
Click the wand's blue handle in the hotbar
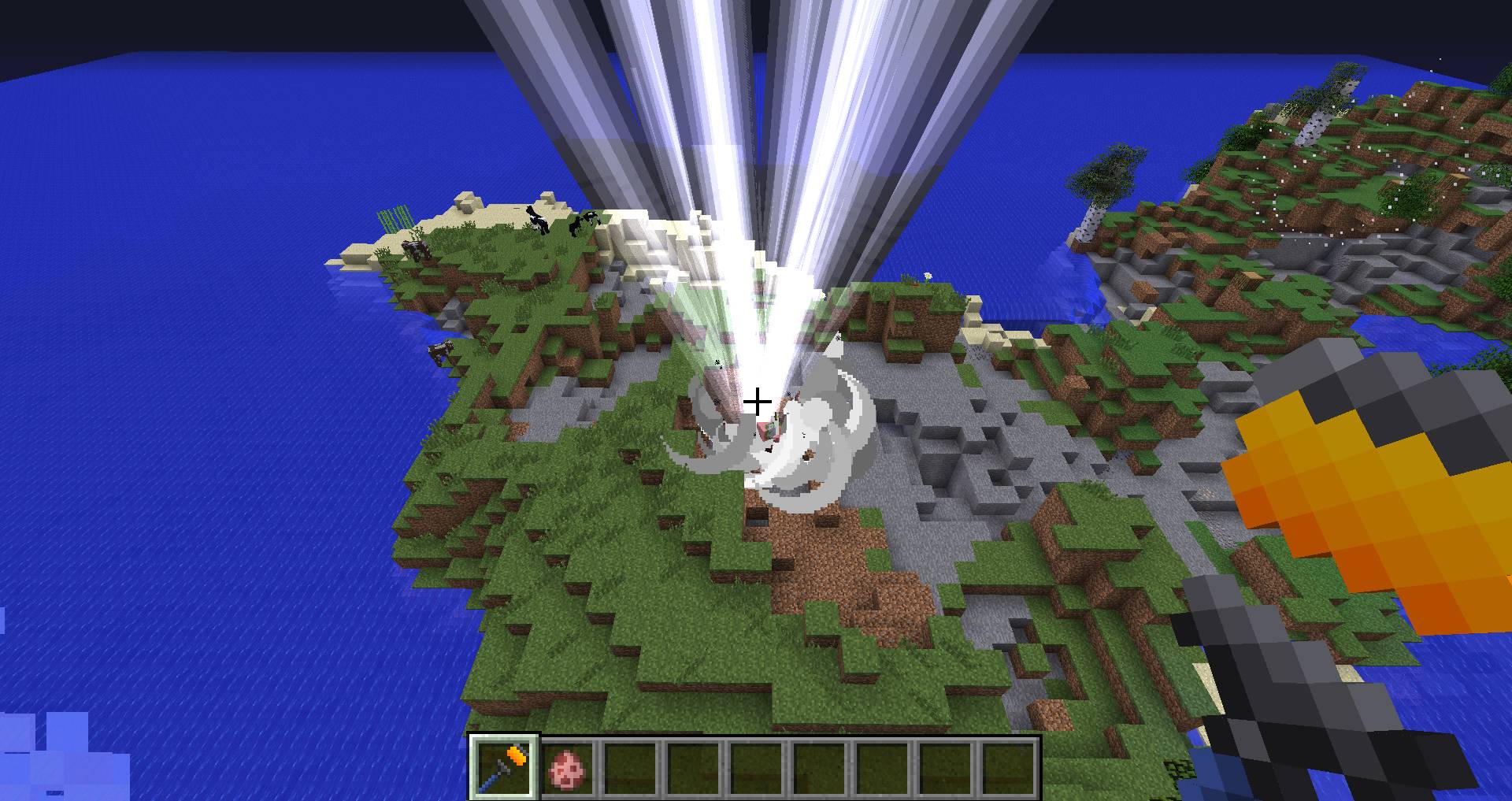tap(490, 785)
